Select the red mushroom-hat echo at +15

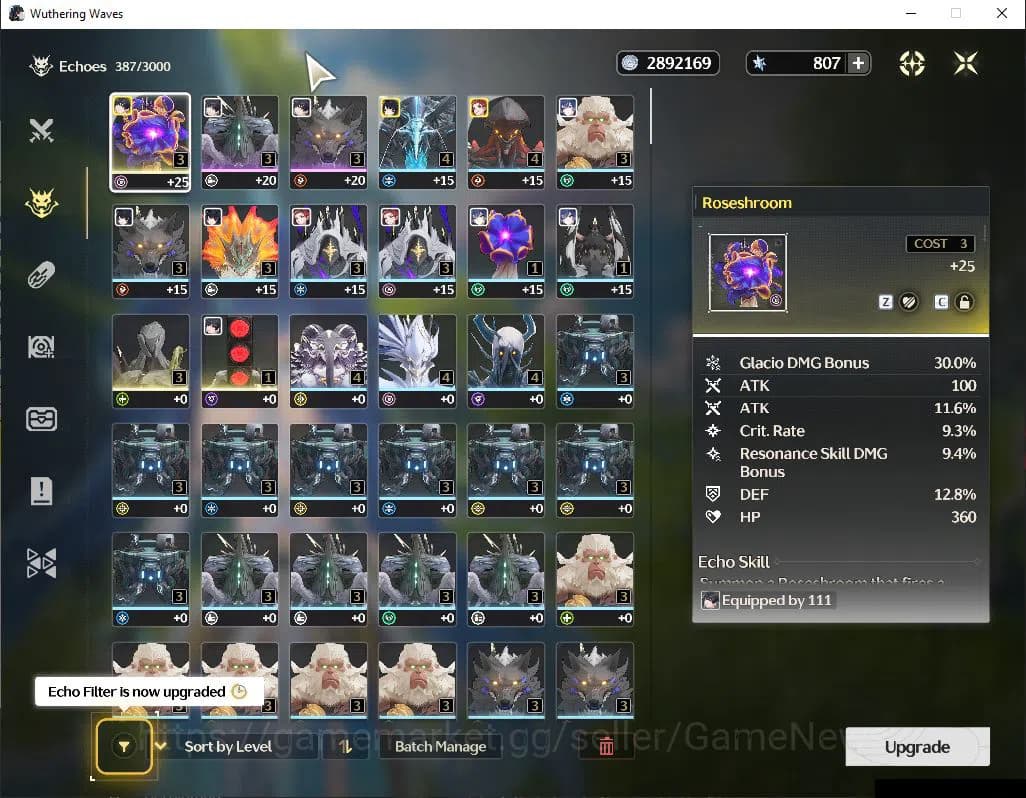click(506, 142)
